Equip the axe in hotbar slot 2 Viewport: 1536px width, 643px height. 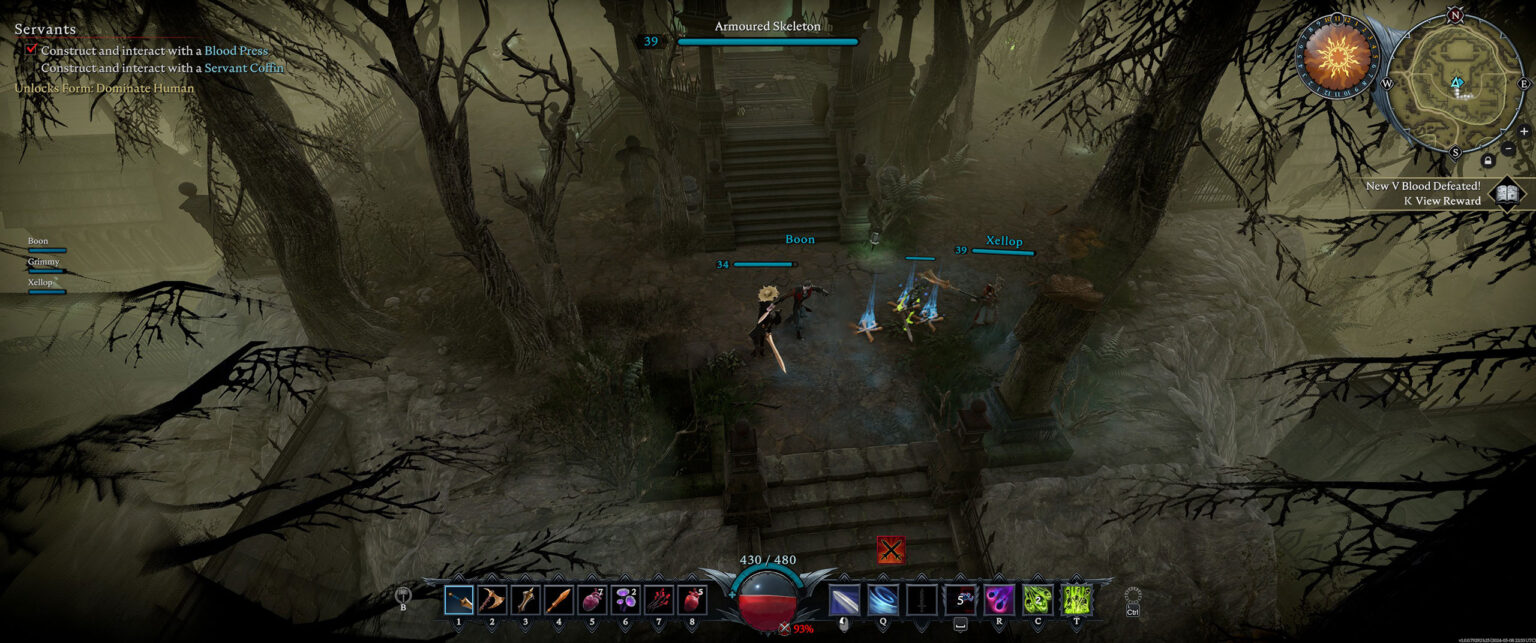pos(492,599)
